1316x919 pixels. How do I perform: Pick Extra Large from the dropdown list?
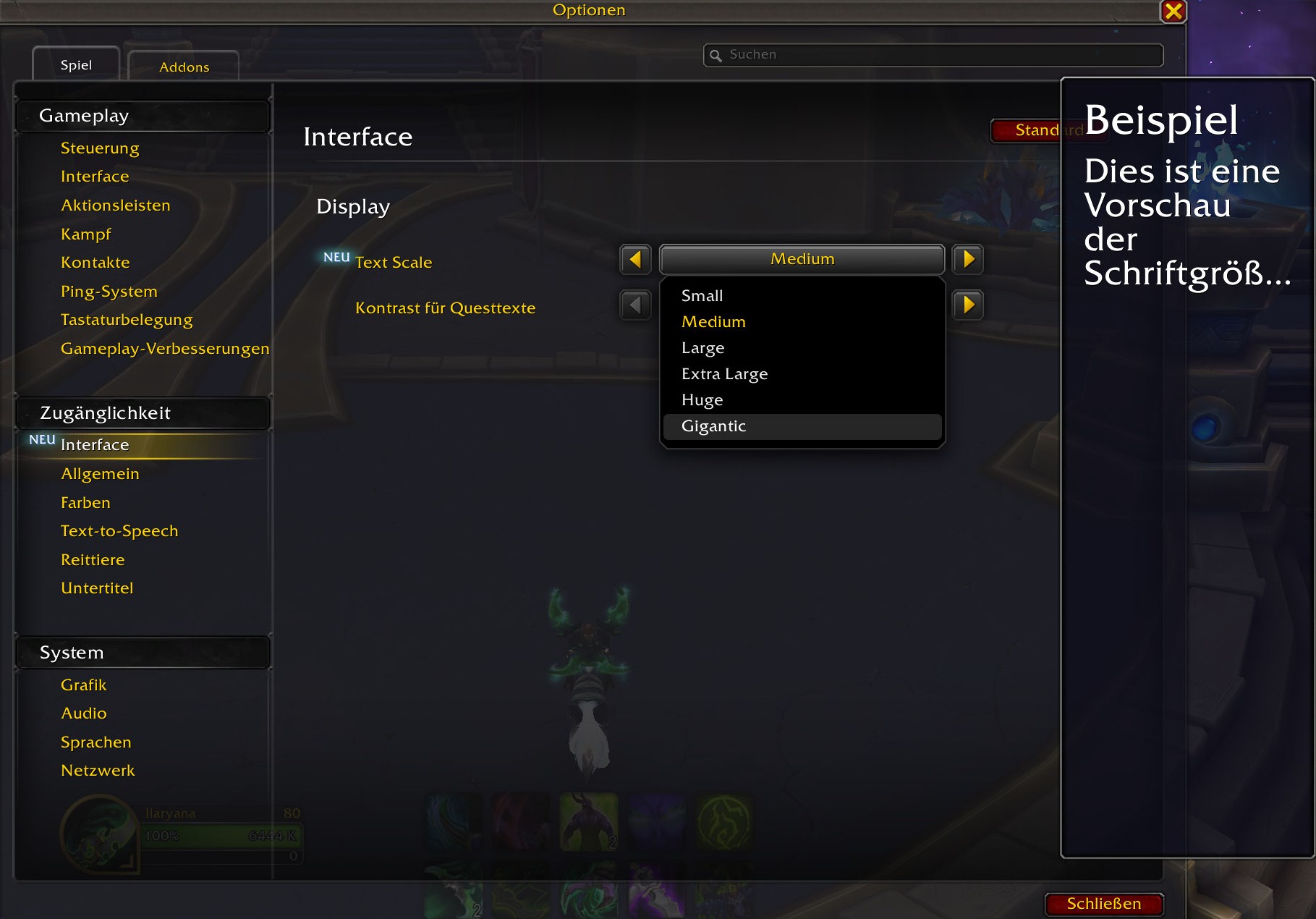coord(724,374)
